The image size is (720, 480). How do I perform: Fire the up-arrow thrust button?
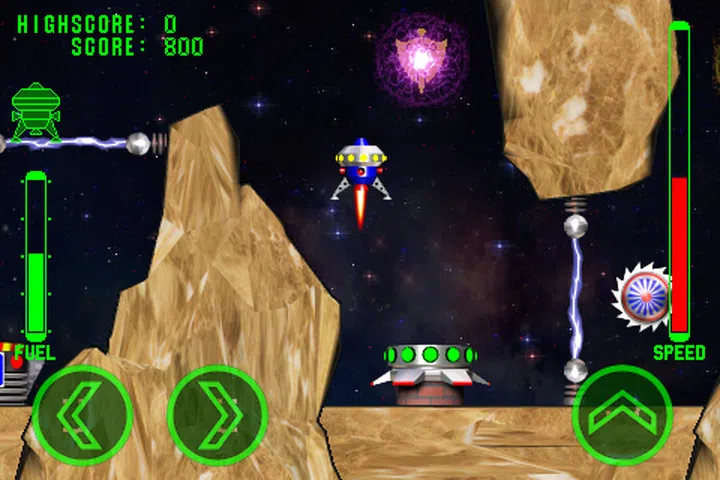click(x=622, y=415)
